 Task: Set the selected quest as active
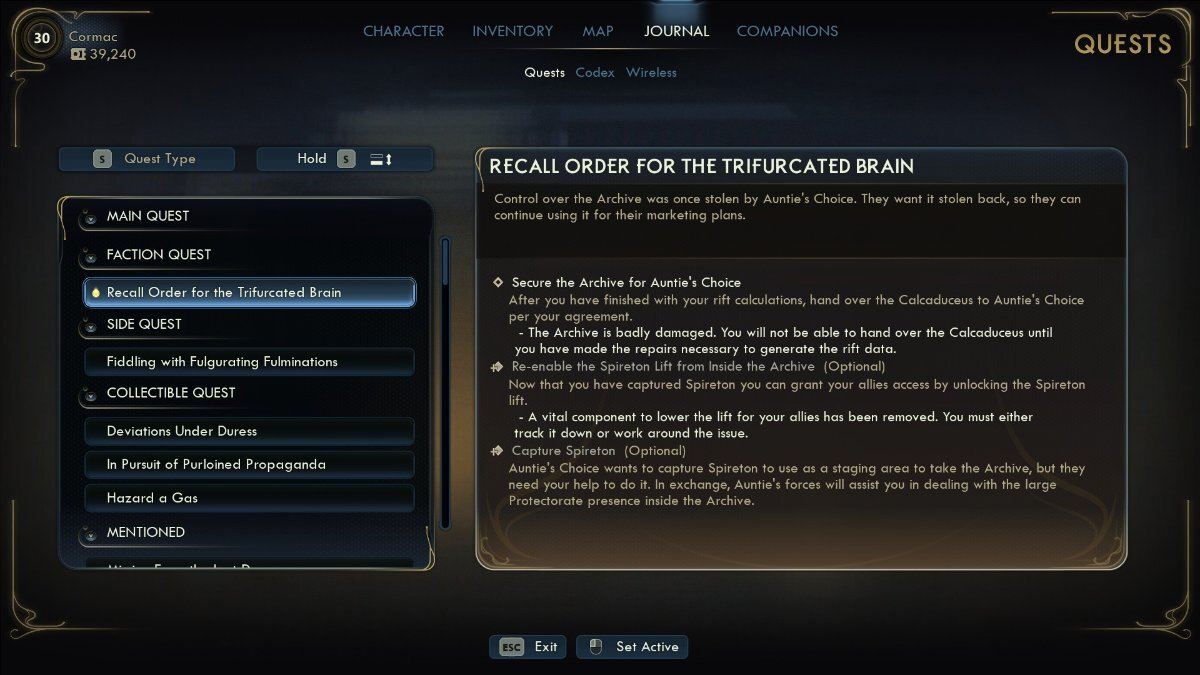point(632,647)
